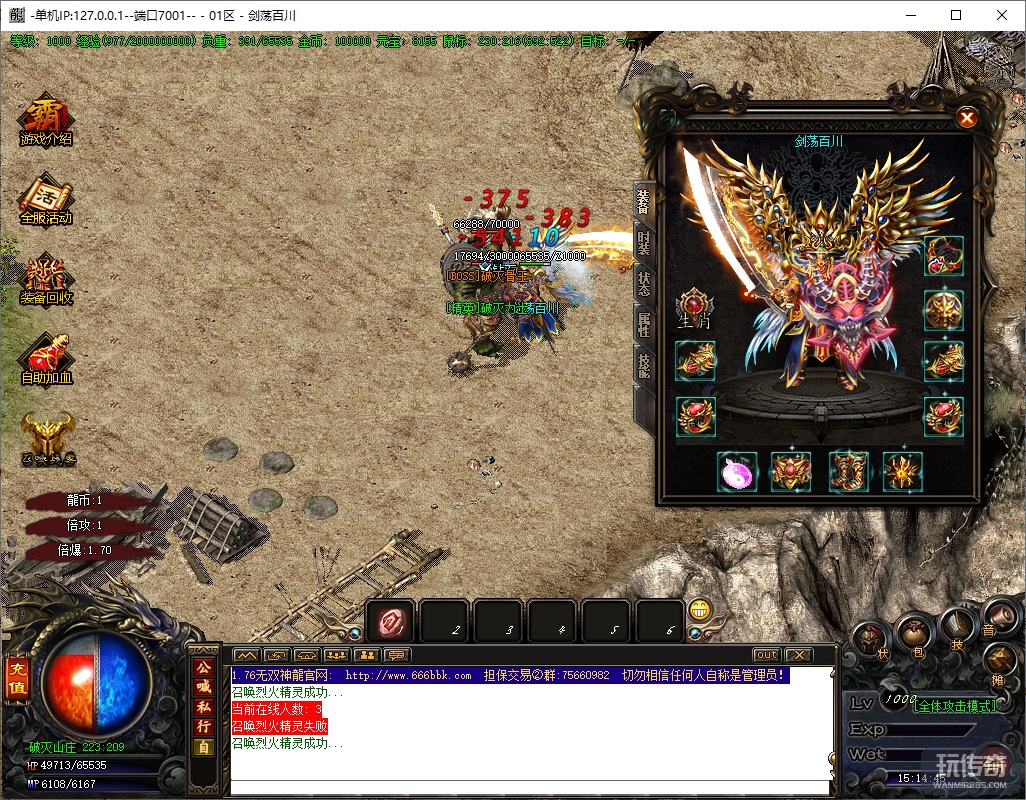Switch to the 时装 fashion tab
The width and height of the screenshot is (1026, 800).
coord(644,242)
